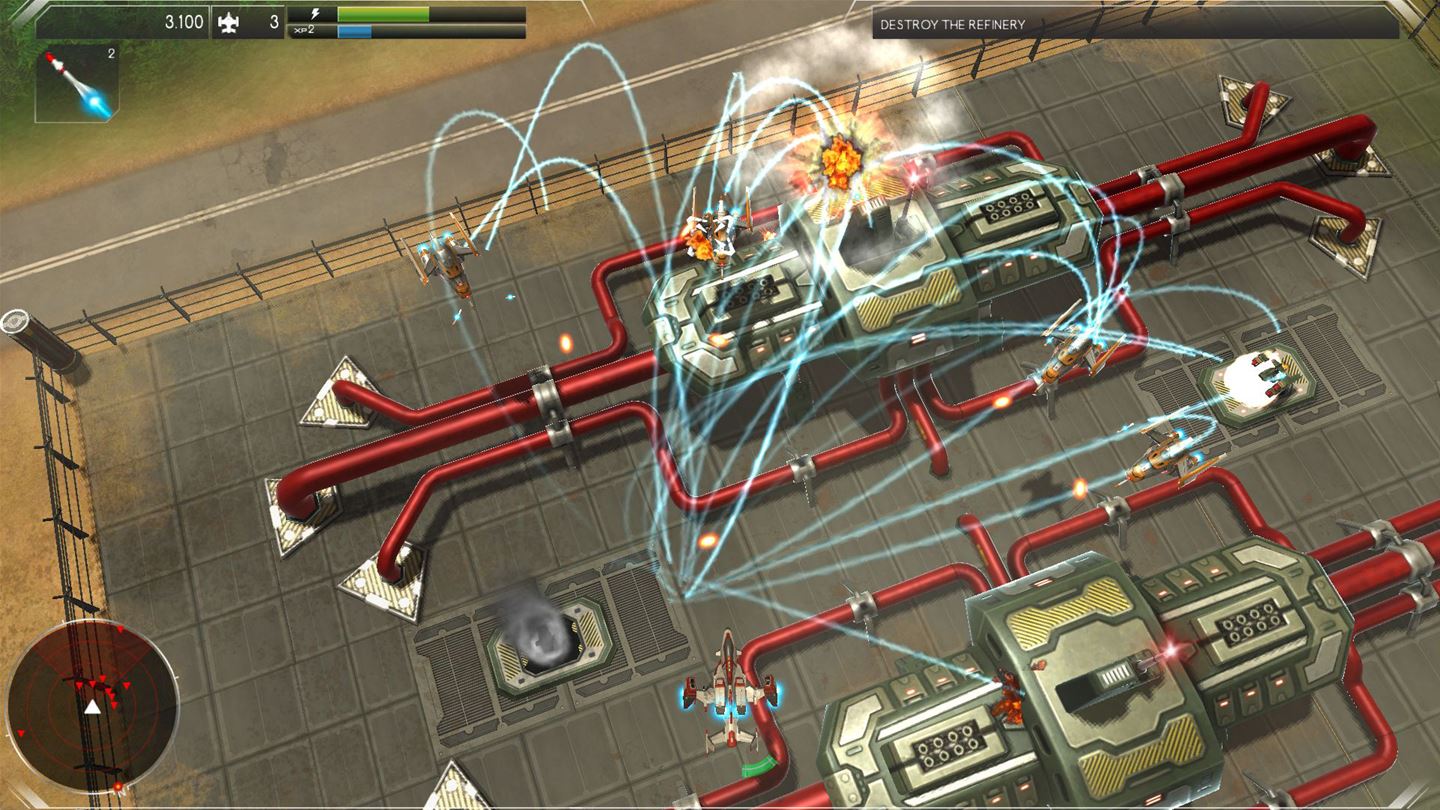The image size is (1440, 810).
Task: Click the enemy helicopter near the left fence
Action: click(449, 262)
